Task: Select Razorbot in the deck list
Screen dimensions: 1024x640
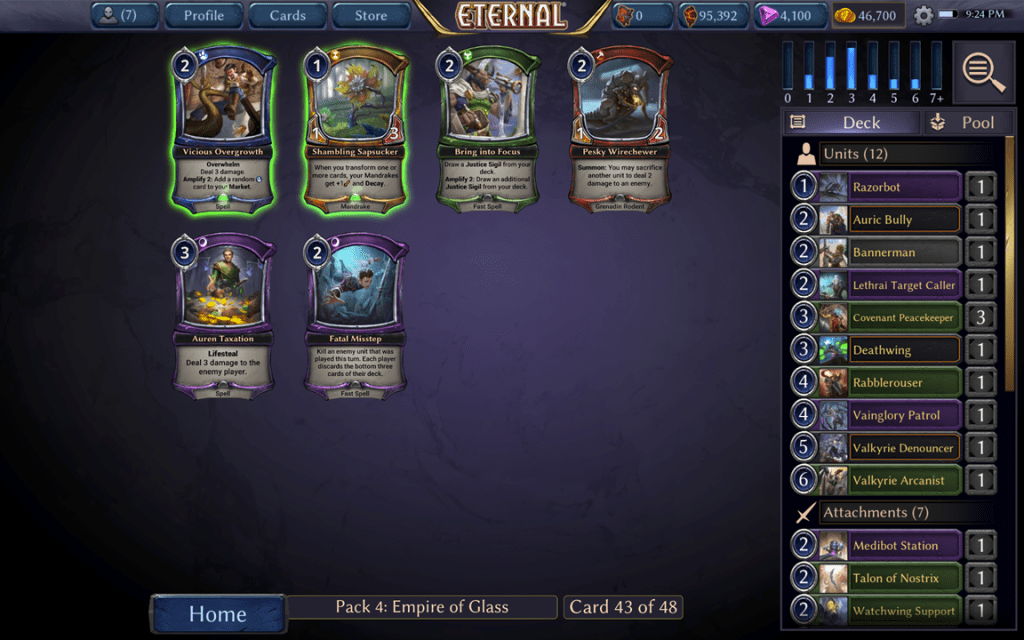Action: pyautogui.click(x=877, y=187)
